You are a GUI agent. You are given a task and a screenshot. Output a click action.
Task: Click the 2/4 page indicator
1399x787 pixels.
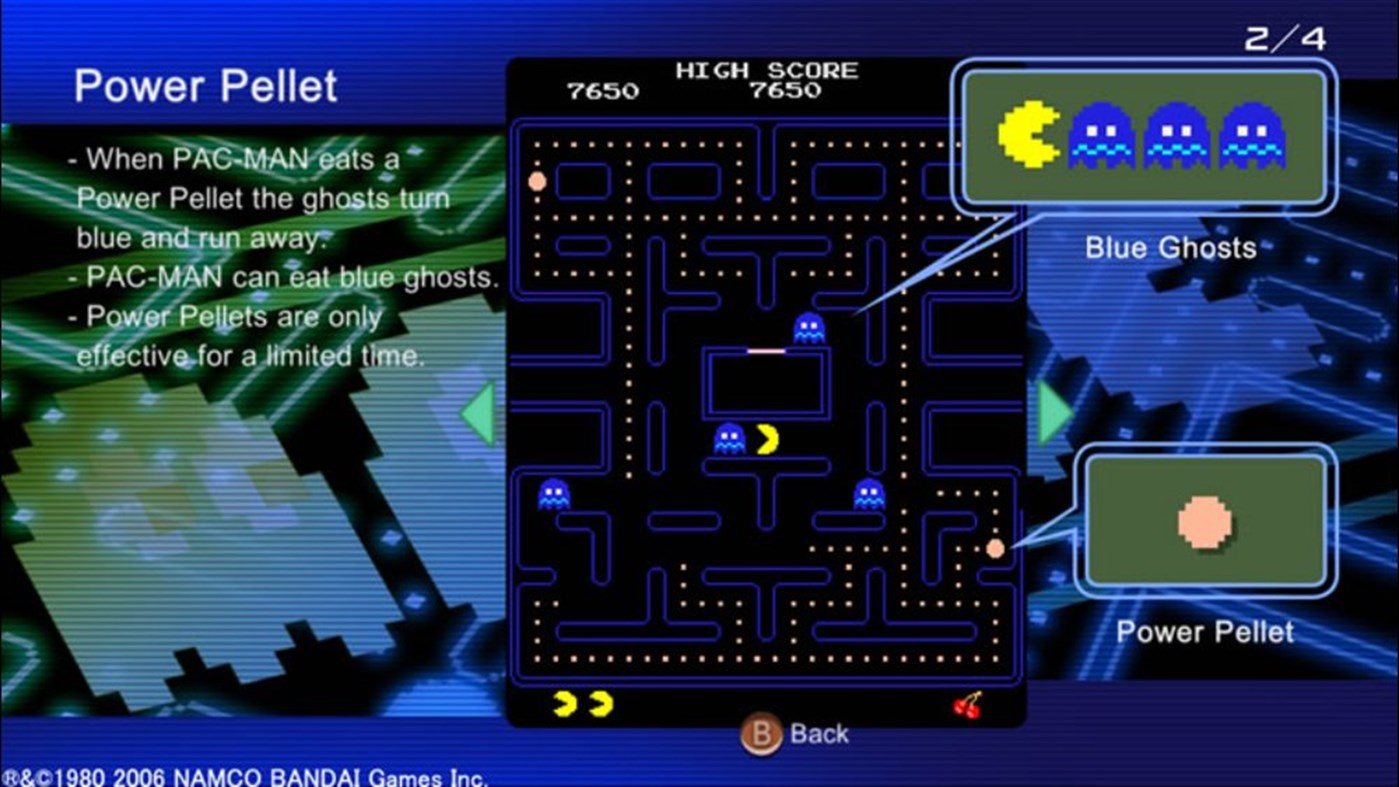point(1288,38)
